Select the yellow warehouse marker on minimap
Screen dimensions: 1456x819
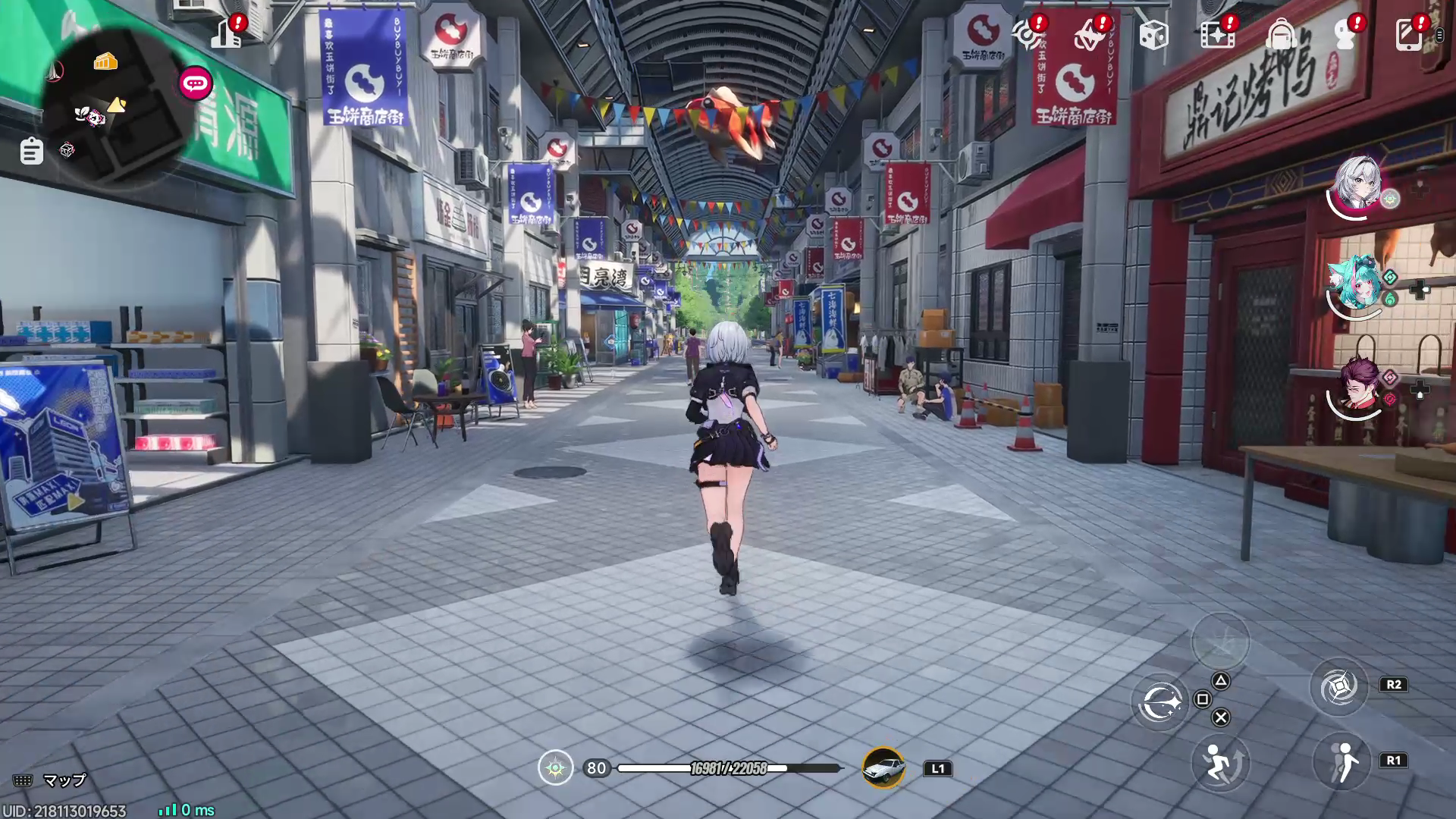[x=105, y=62]
